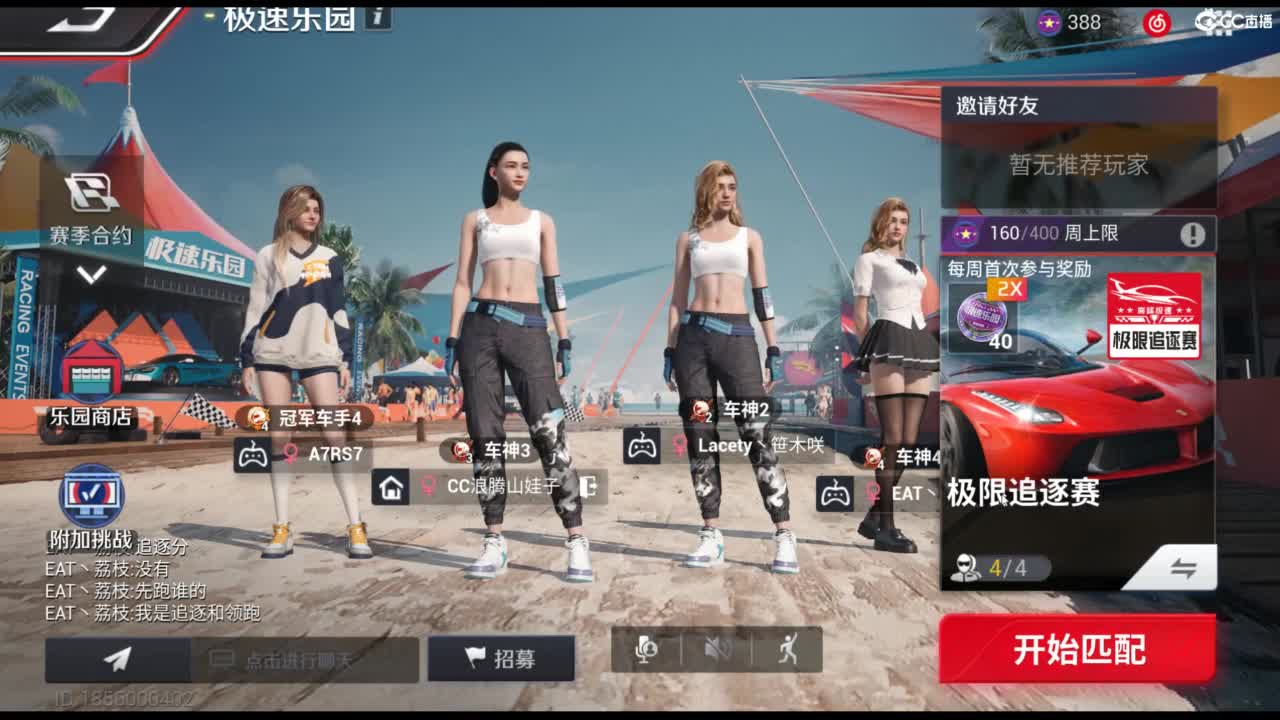
Task: Expand CC浪腾山娃子's nameplate arrow
Action: (x=586, y=488)
